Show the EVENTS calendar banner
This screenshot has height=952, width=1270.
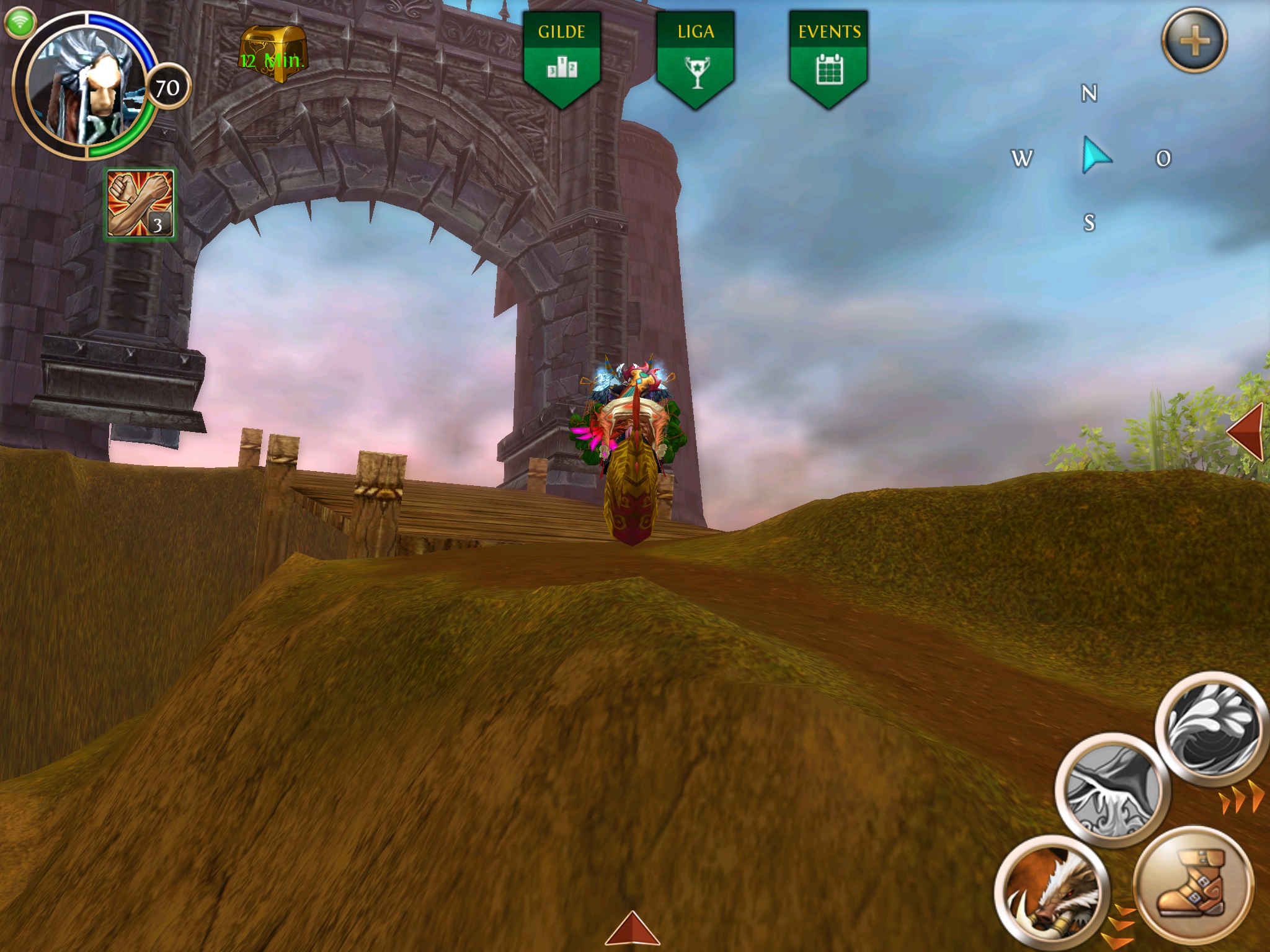(829, 57)
